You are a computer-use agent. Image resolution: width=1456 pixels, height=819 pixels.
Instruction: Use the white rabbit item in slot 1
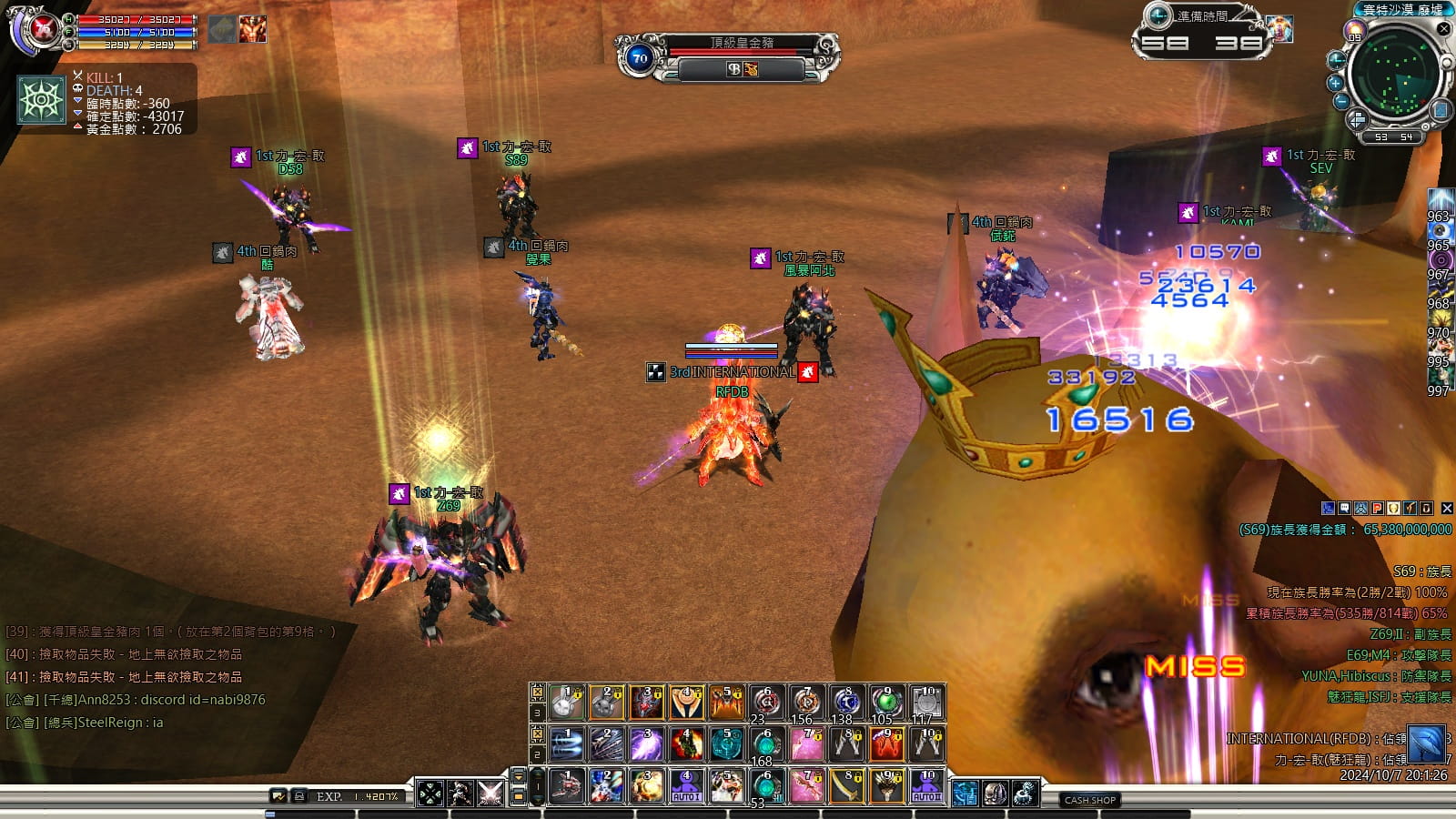click(x=566, y=703)
